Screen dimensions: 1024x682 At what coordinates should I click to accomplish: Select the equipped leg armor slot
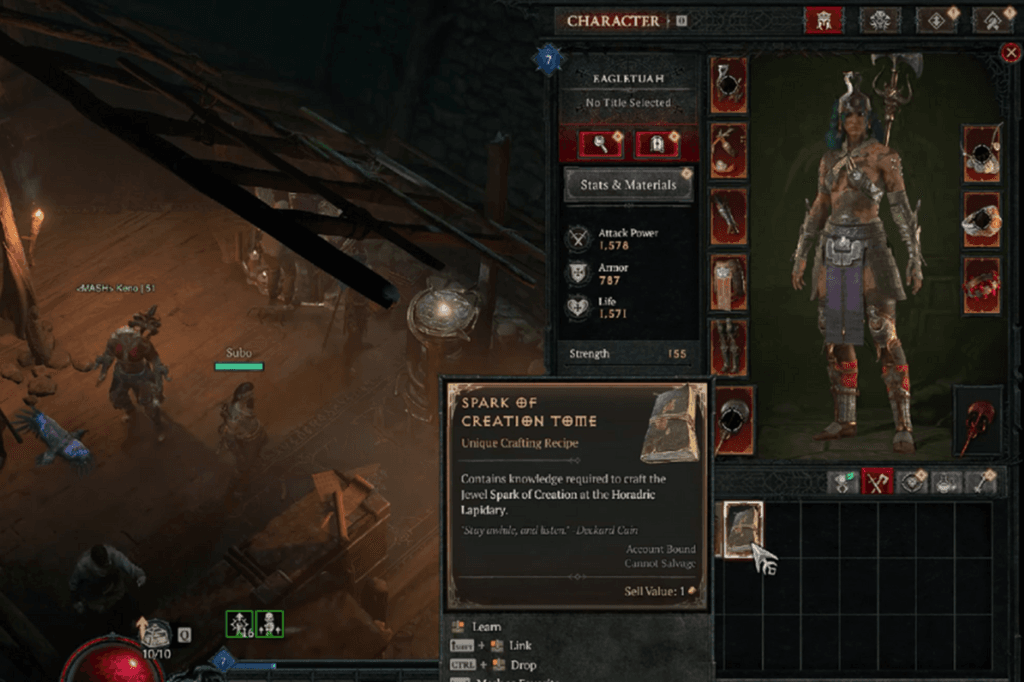click(729, 282)
